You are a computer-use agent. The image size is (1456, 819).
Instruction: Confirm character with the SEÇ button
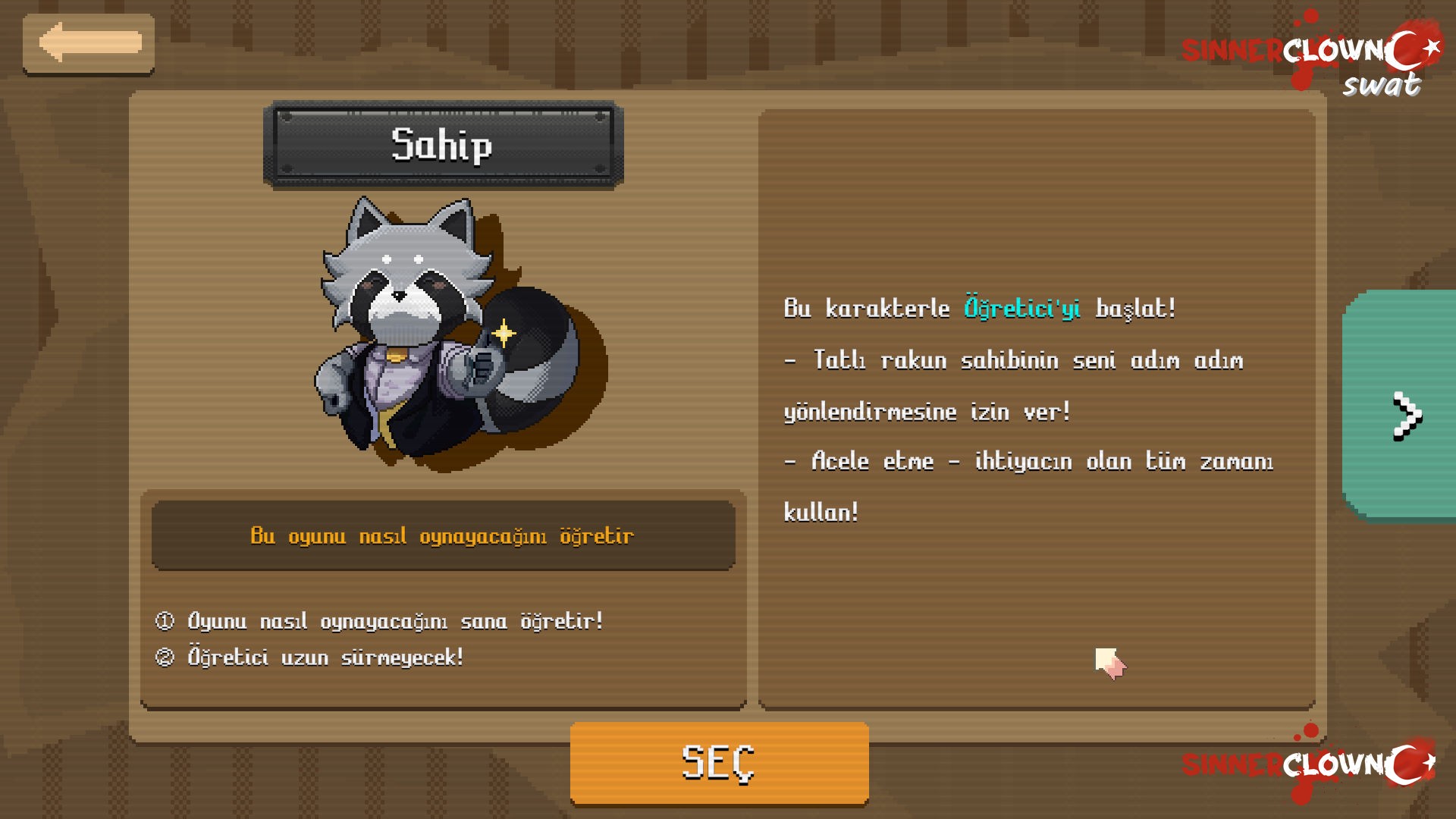[719, 762]
